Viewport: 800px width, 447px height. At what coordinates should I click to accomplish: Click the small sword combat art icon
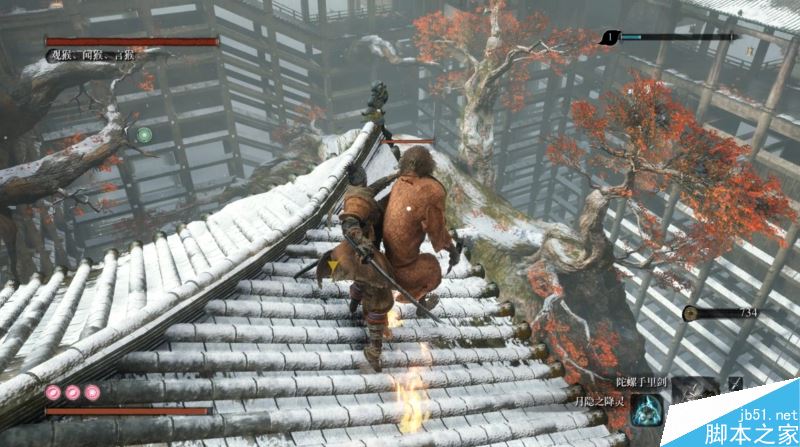pos(736,384)
